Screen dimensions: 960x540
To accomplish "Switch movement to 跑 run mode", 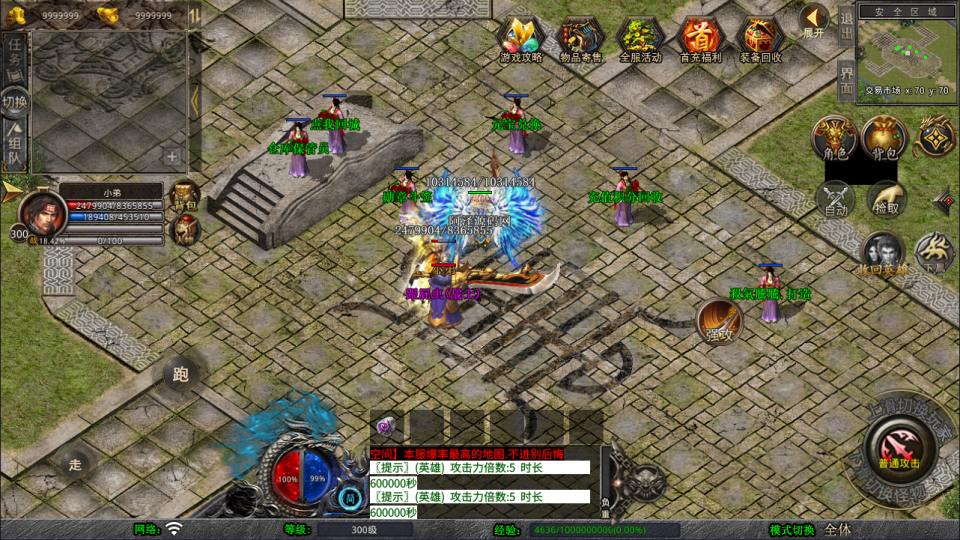I will coord(180,375).
